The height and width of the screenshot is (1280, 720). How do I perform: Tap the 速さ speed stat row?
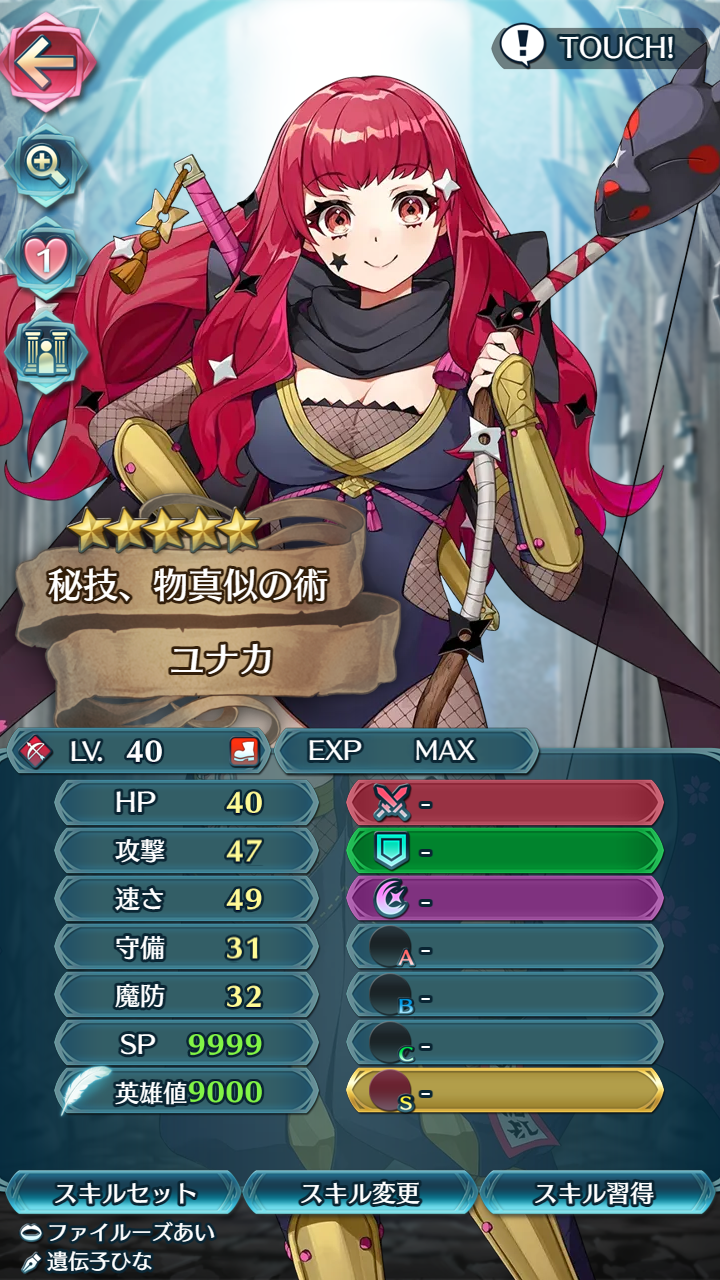187,899
